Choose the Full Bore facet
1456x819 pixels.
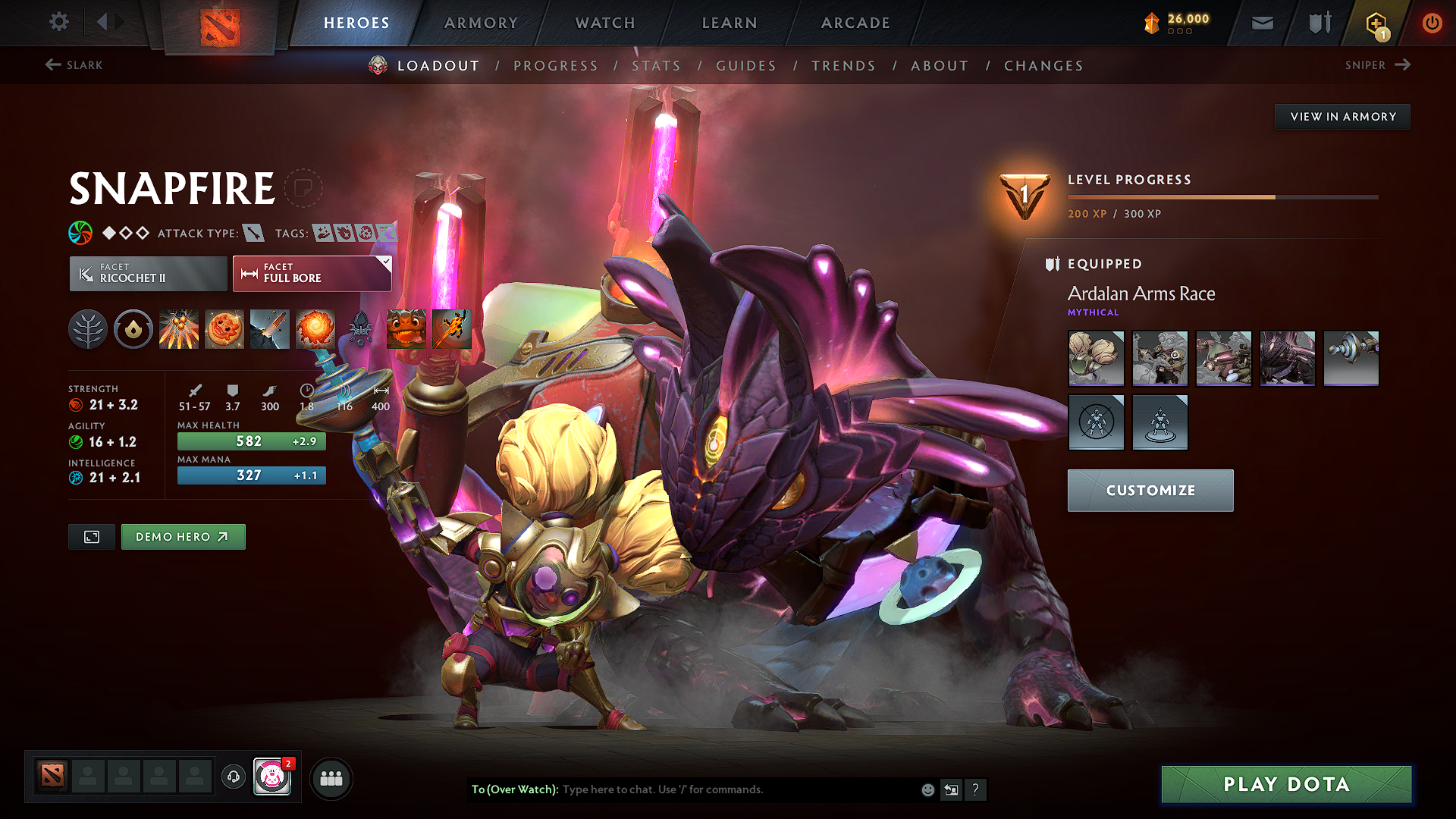click(x=312, y=273)
